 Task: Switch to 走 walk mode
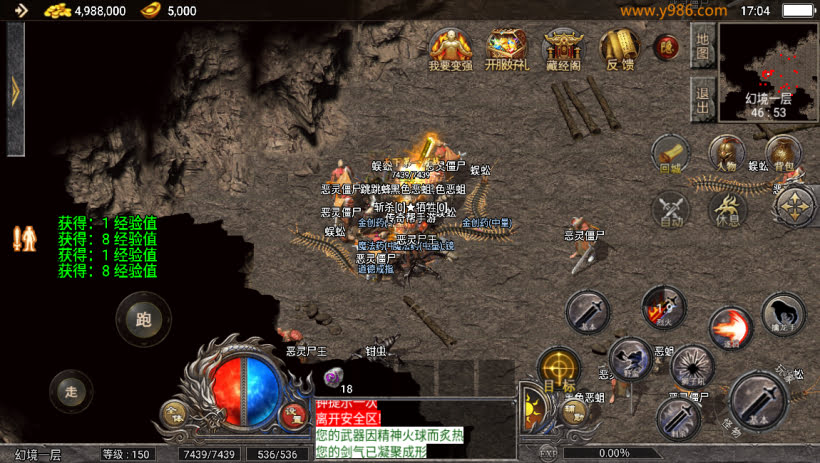point(68,390)
